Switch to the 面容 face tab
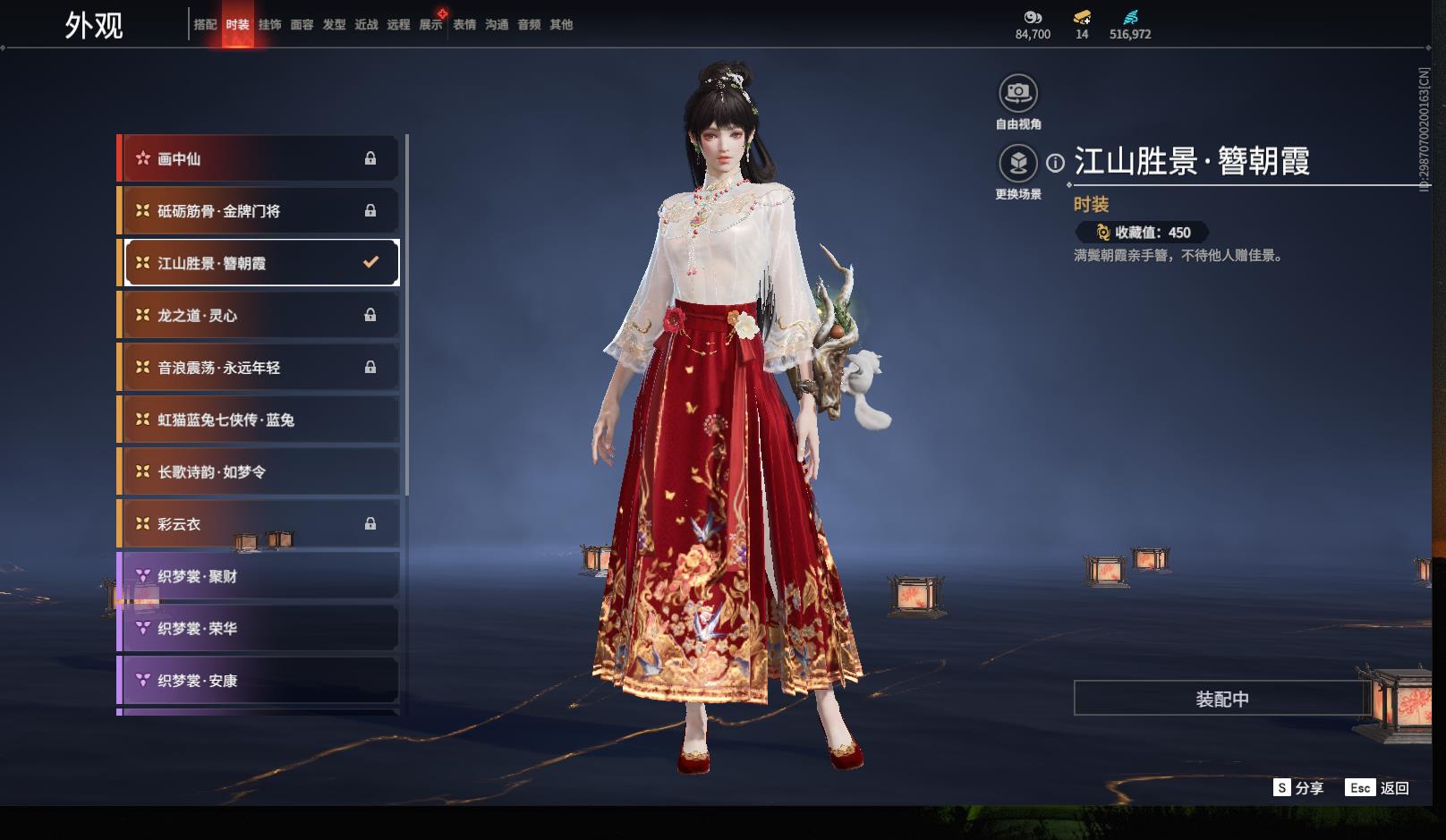This screenshot has width=1446, height=840. (x=302, y=25)
